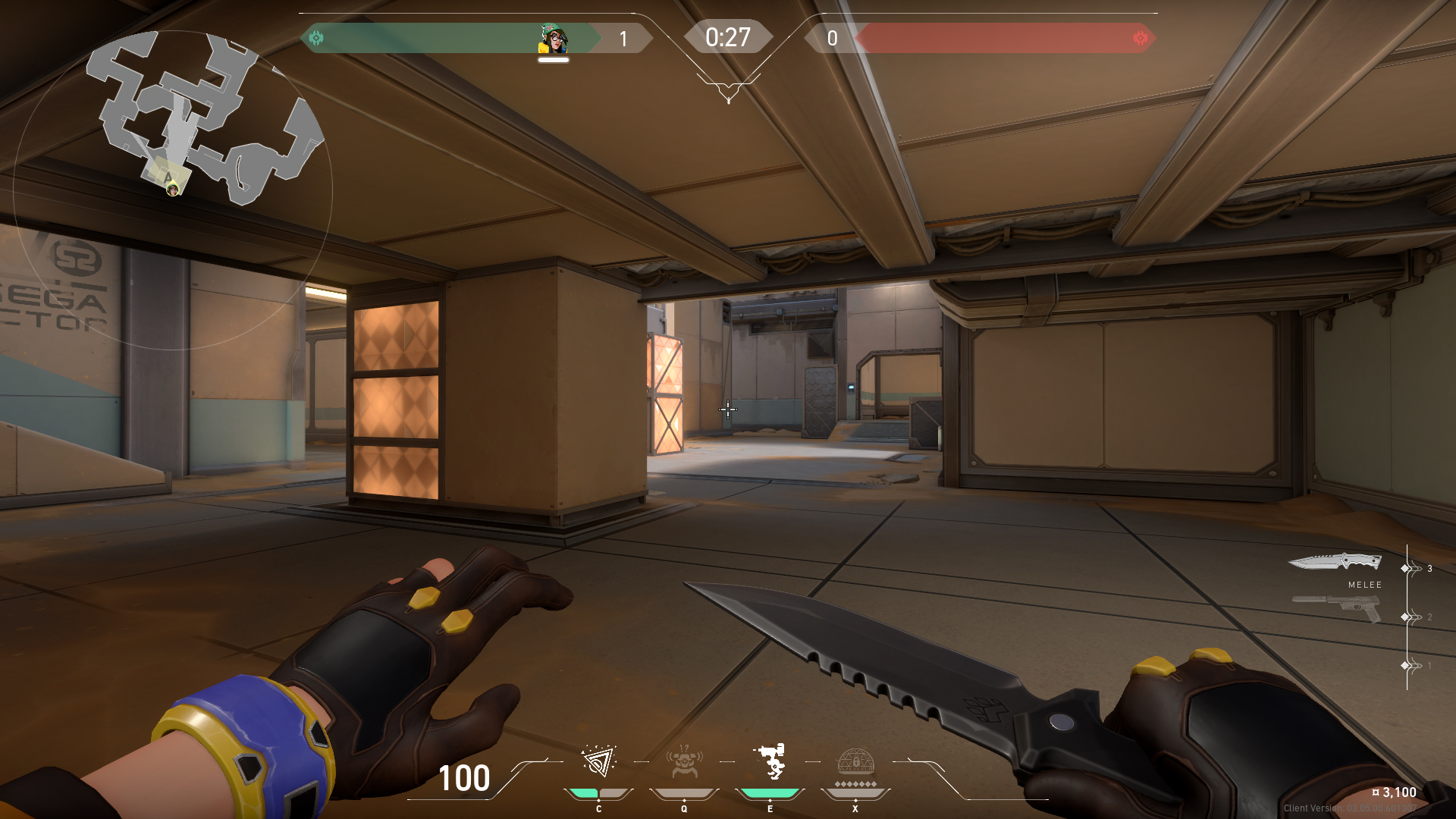Image resolution: width=1456 pixels, height=819 pixels.
Task: Click the ally team score of 1
Action: pyautogui.click(x=623, y=39)
